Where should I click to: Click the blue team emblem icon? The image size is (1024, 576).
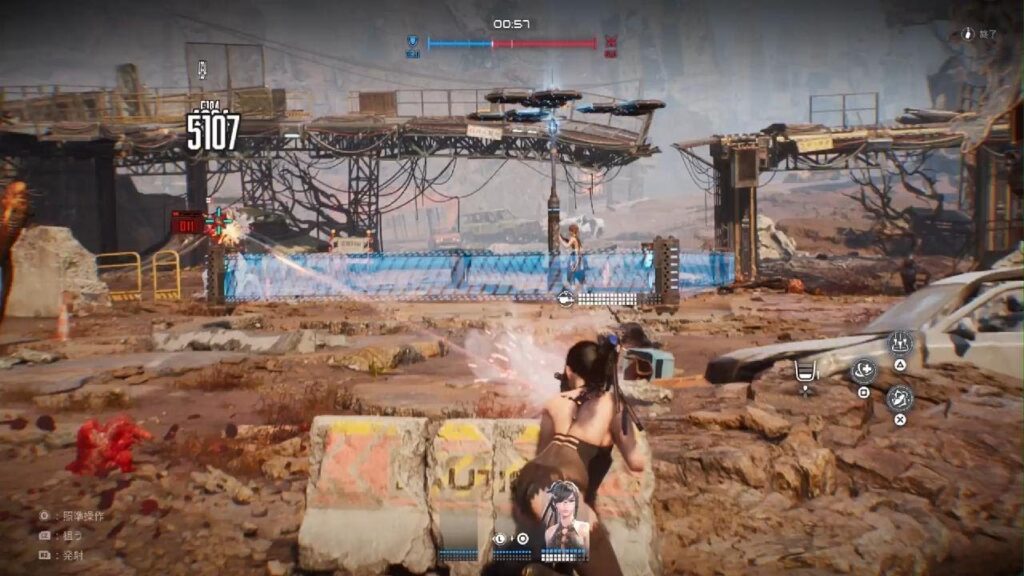point(412,43)
